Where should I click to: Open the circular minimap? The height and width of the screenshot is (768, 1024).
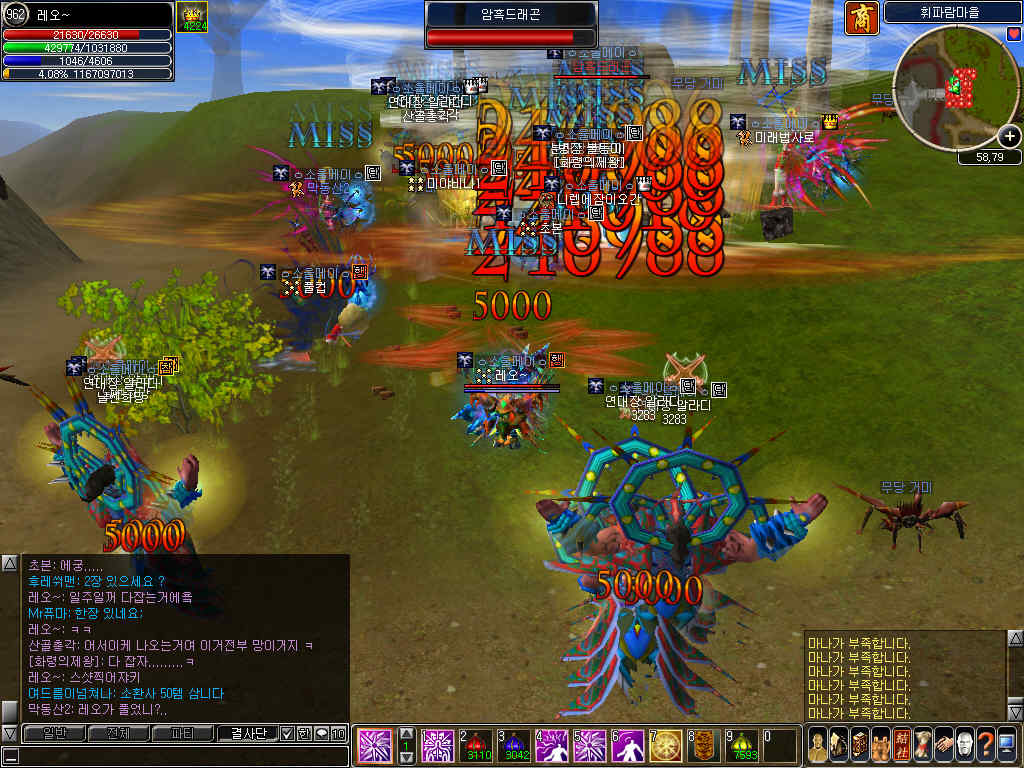tap(955, 88)
